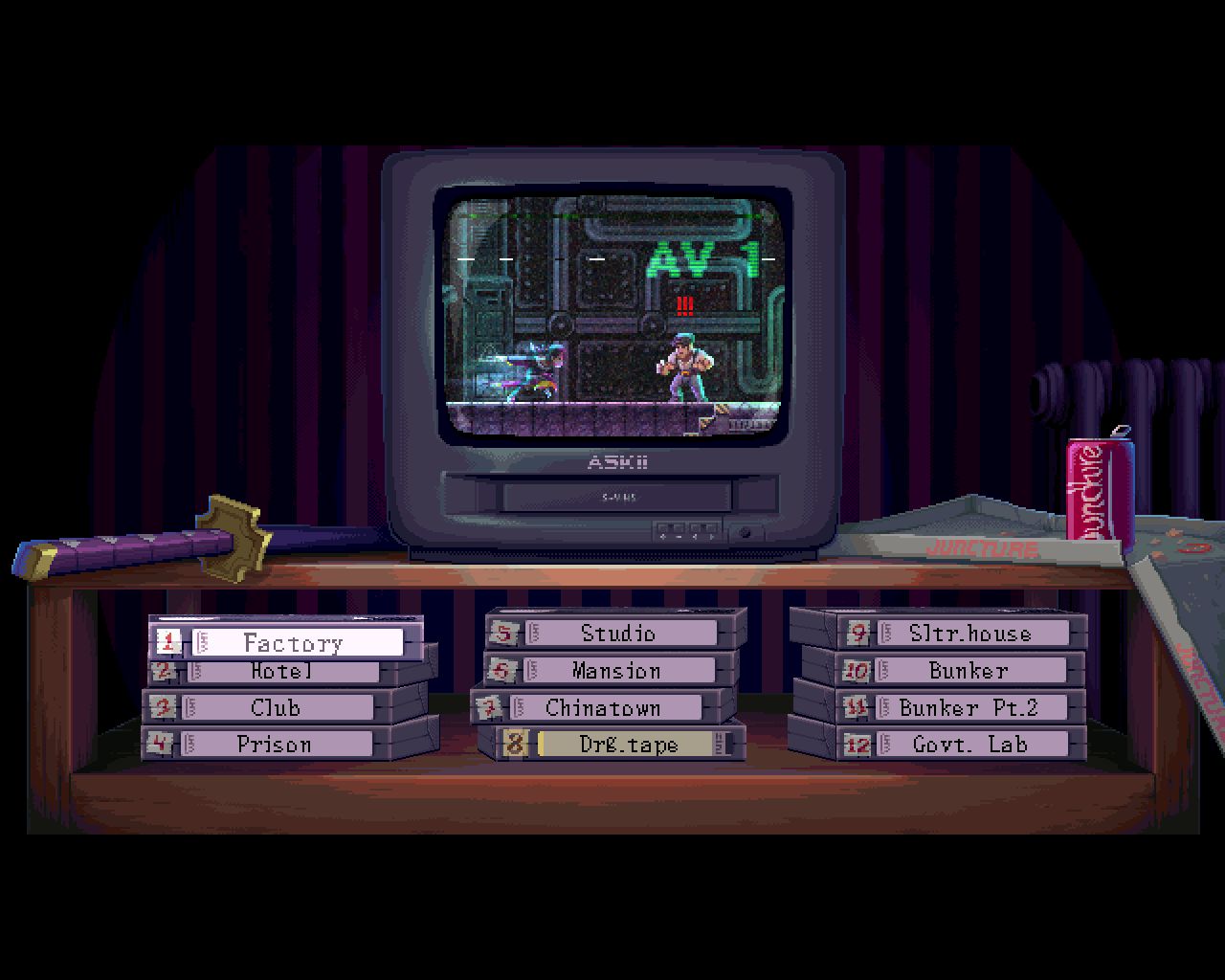1225x980 pixels.
Task: Click the "12" sticker on the Govt. Lab tape
Action: pos(859,744)
